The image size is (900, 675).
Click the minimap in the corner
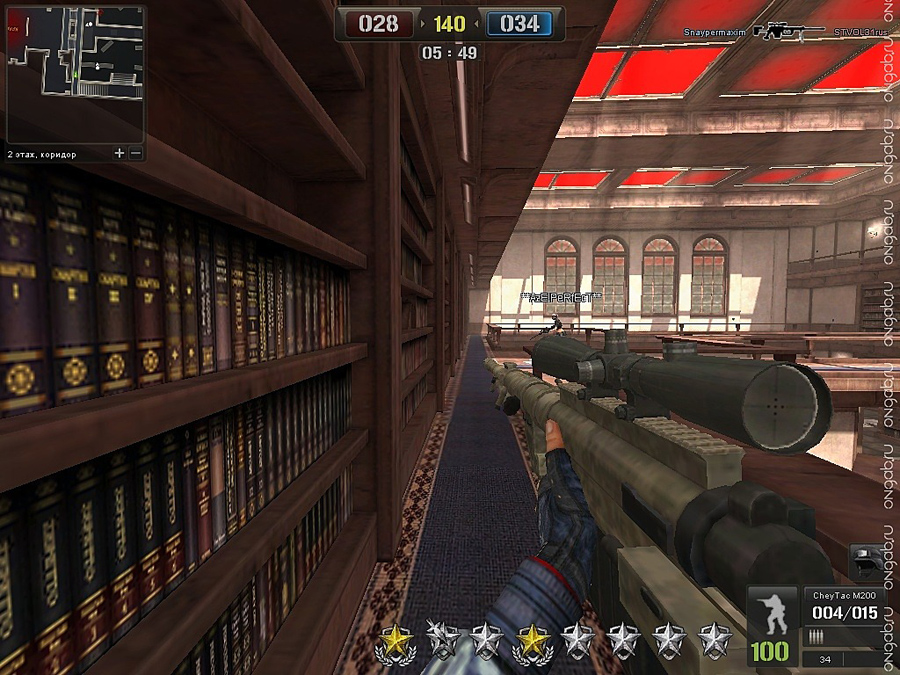[75, 74]
